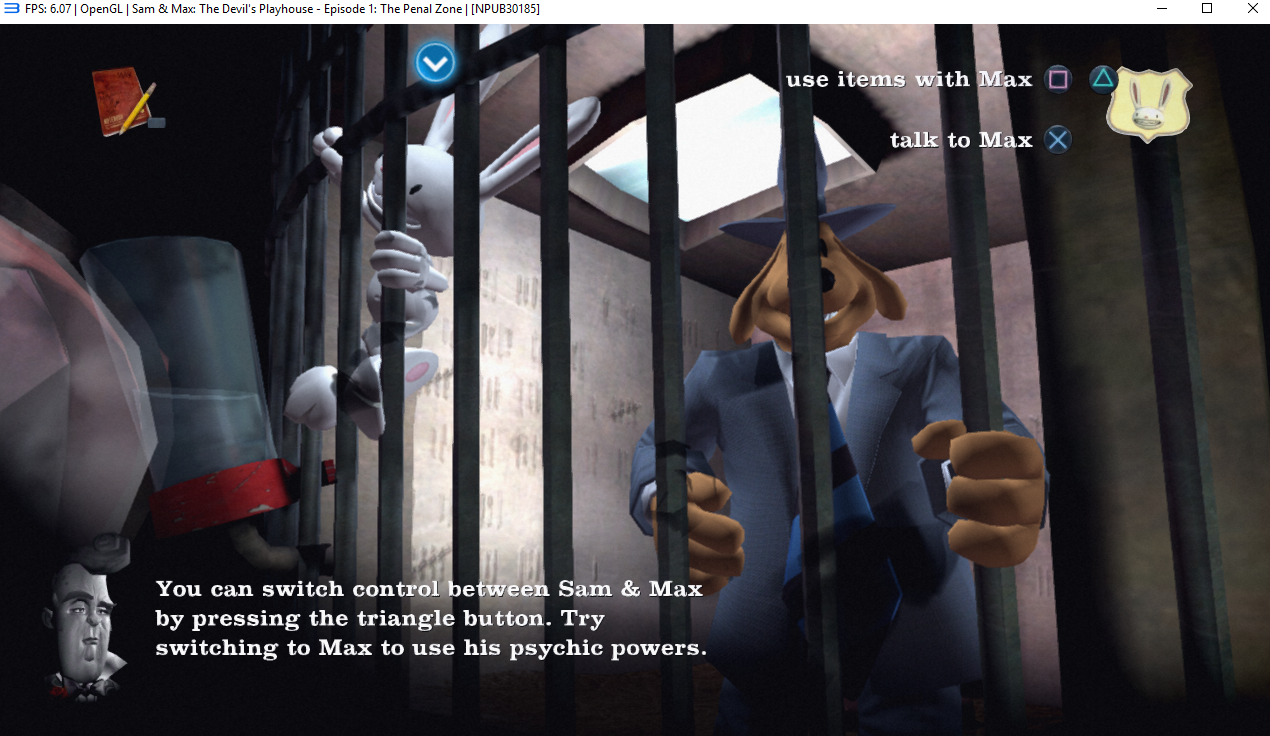Close the emulator window

coord(1252,9)
